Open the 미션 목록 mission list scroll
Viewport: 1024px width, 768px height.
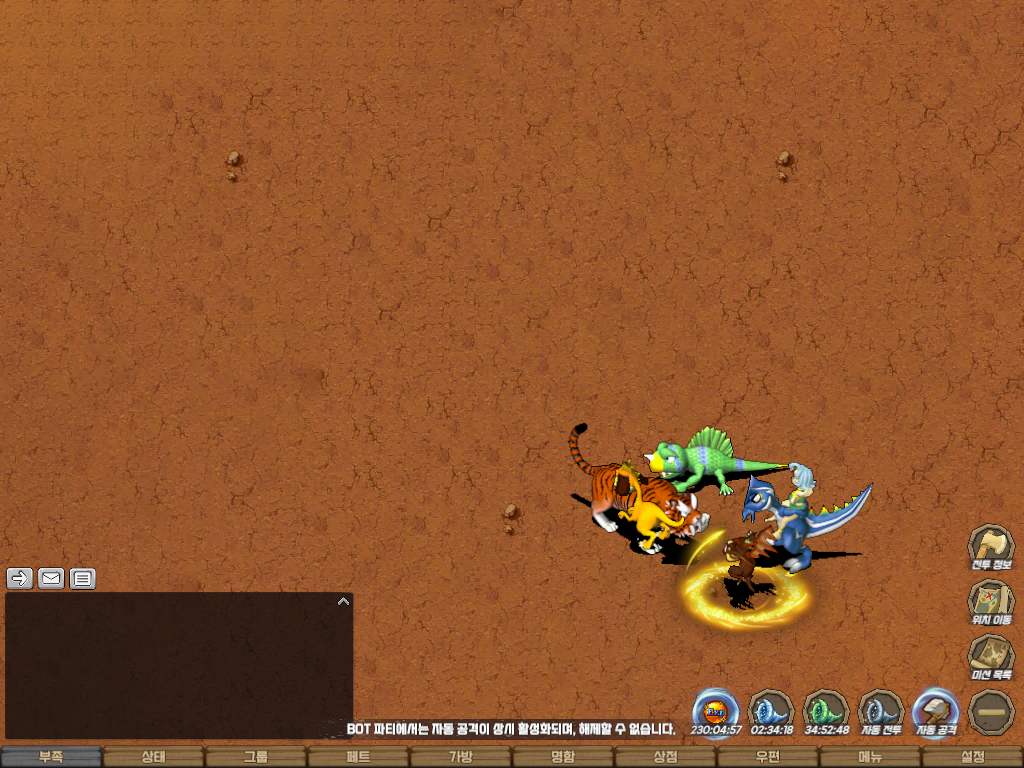pos(991,657)
